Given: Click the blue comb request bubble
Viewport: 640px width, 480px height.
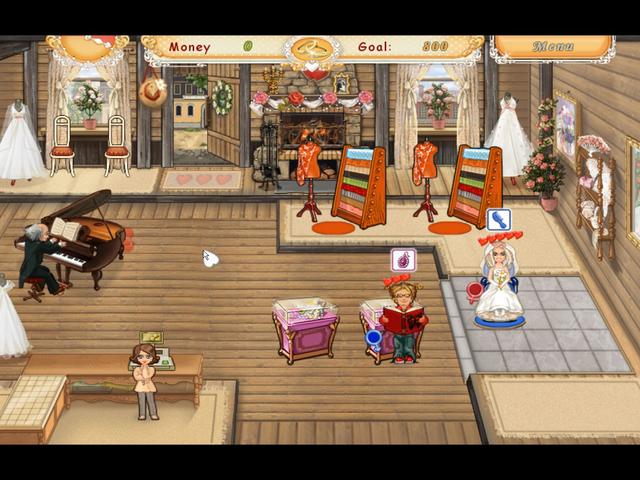Looking at the screenshot, I should pyautogui.click(x=498, y=219).
